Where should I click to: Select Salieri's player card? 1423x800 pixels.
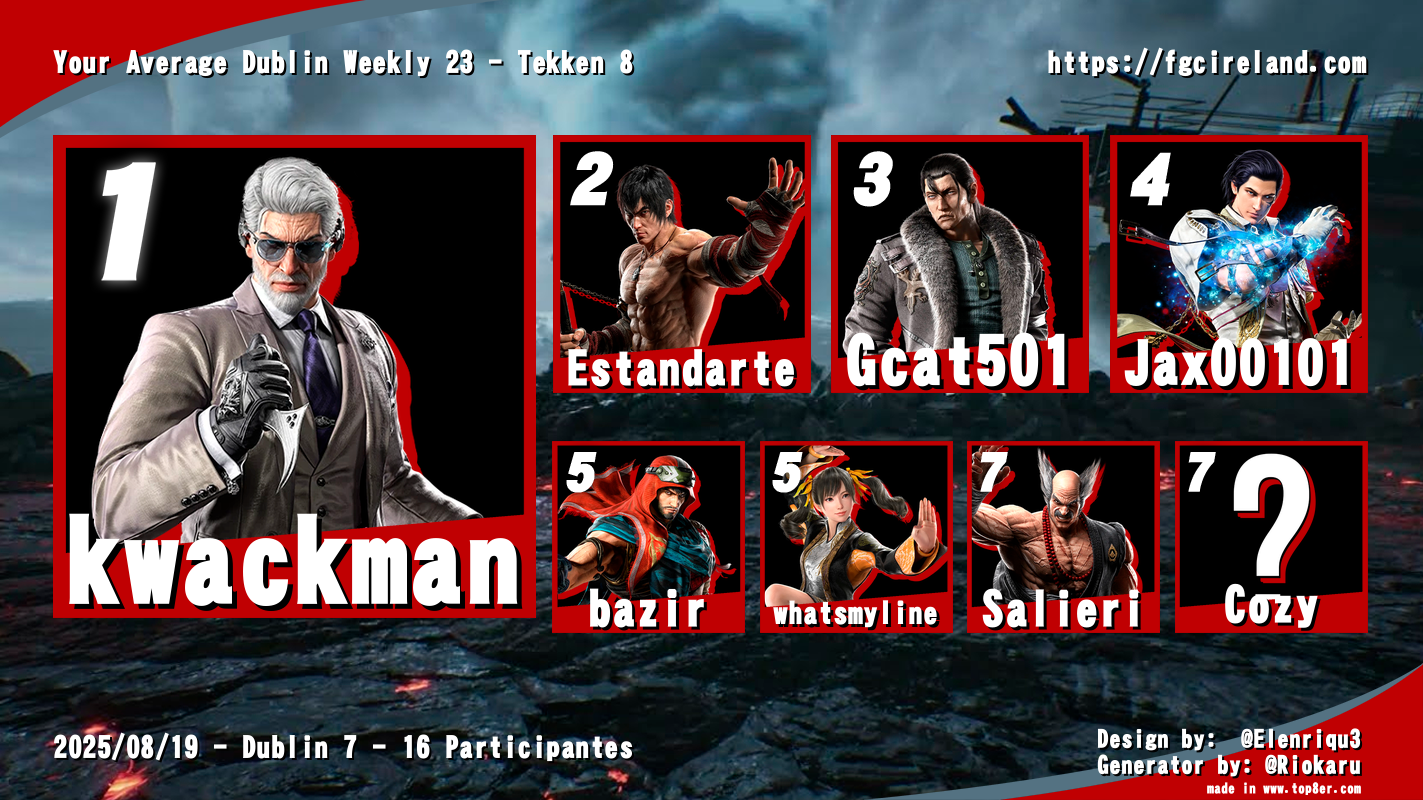1063,537
